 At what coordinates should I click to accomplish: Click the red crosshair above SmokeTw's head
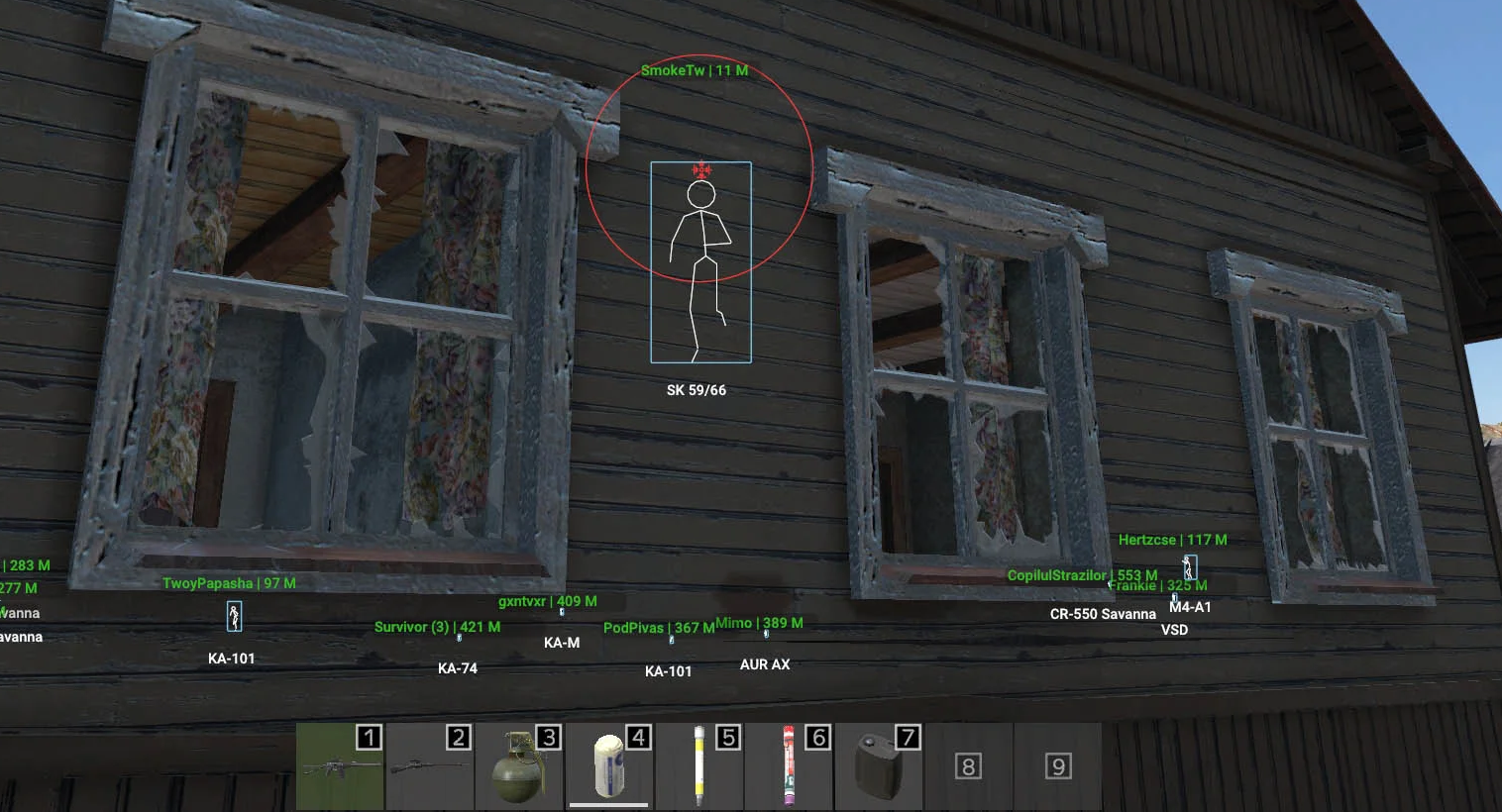click(699, 170)
